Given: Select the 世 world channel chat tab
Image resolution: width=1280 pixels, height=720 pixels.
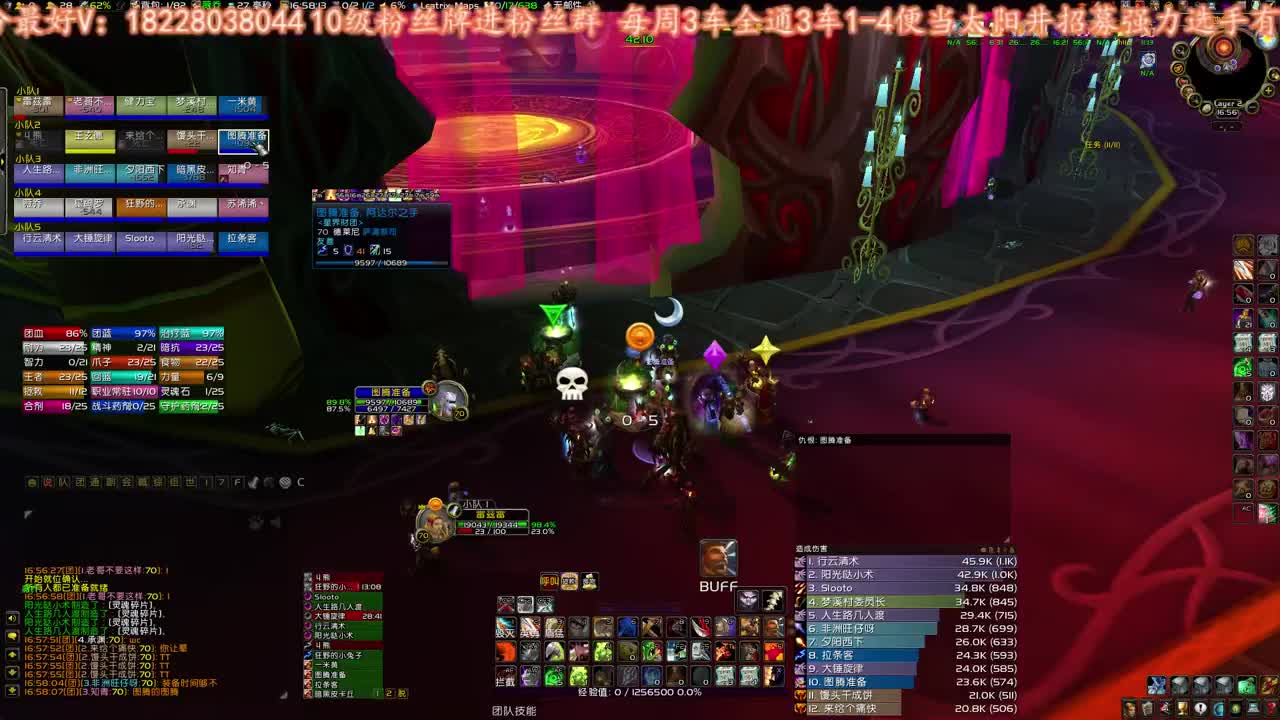Looking at the screenshot, I should [190, 481].
